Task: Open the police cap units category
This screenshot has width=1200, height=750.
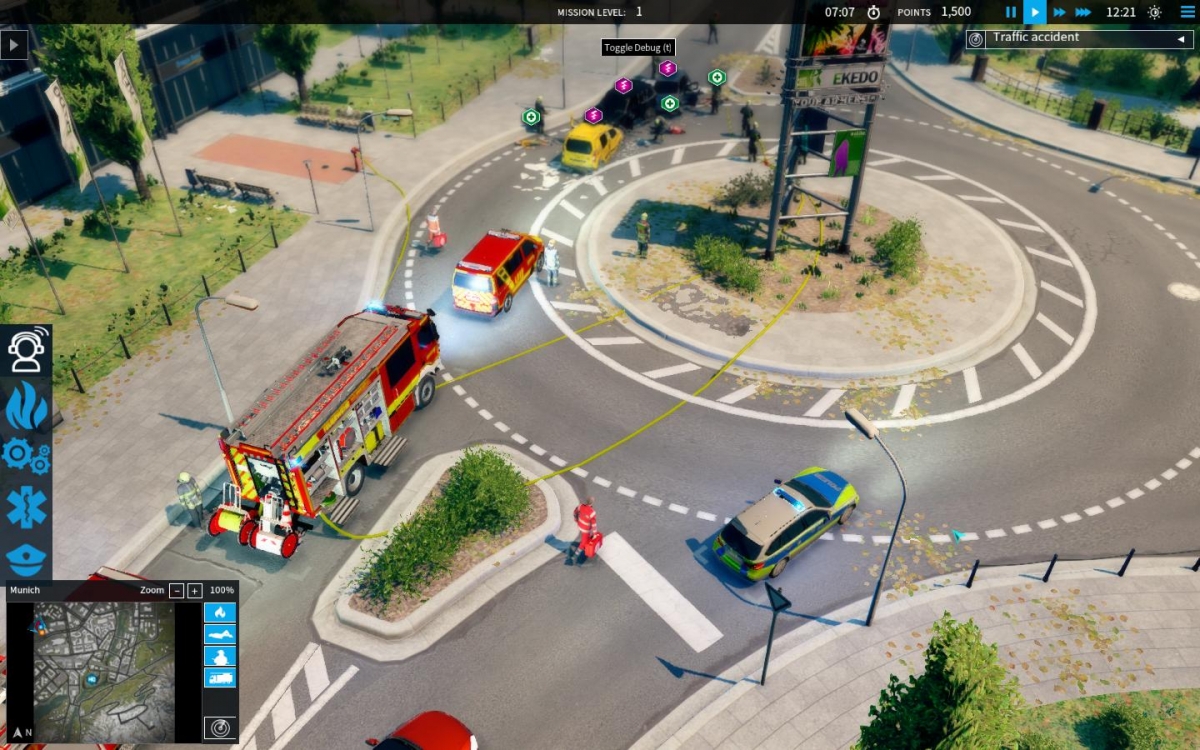Action: tap(26, 558)
